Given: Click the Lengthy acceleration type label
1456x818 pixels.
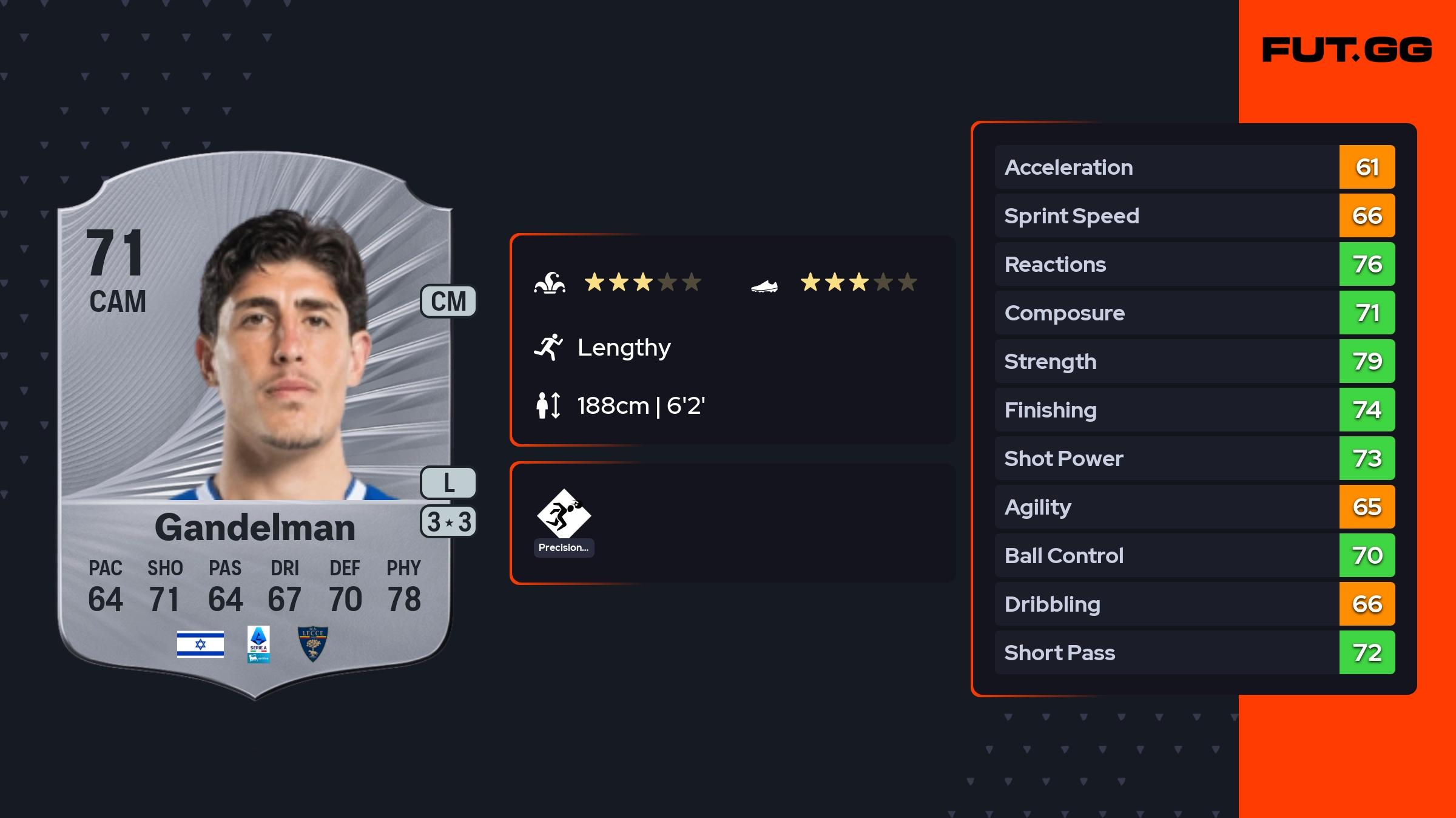Looking at the screenshot, I should tap(624, 348).
